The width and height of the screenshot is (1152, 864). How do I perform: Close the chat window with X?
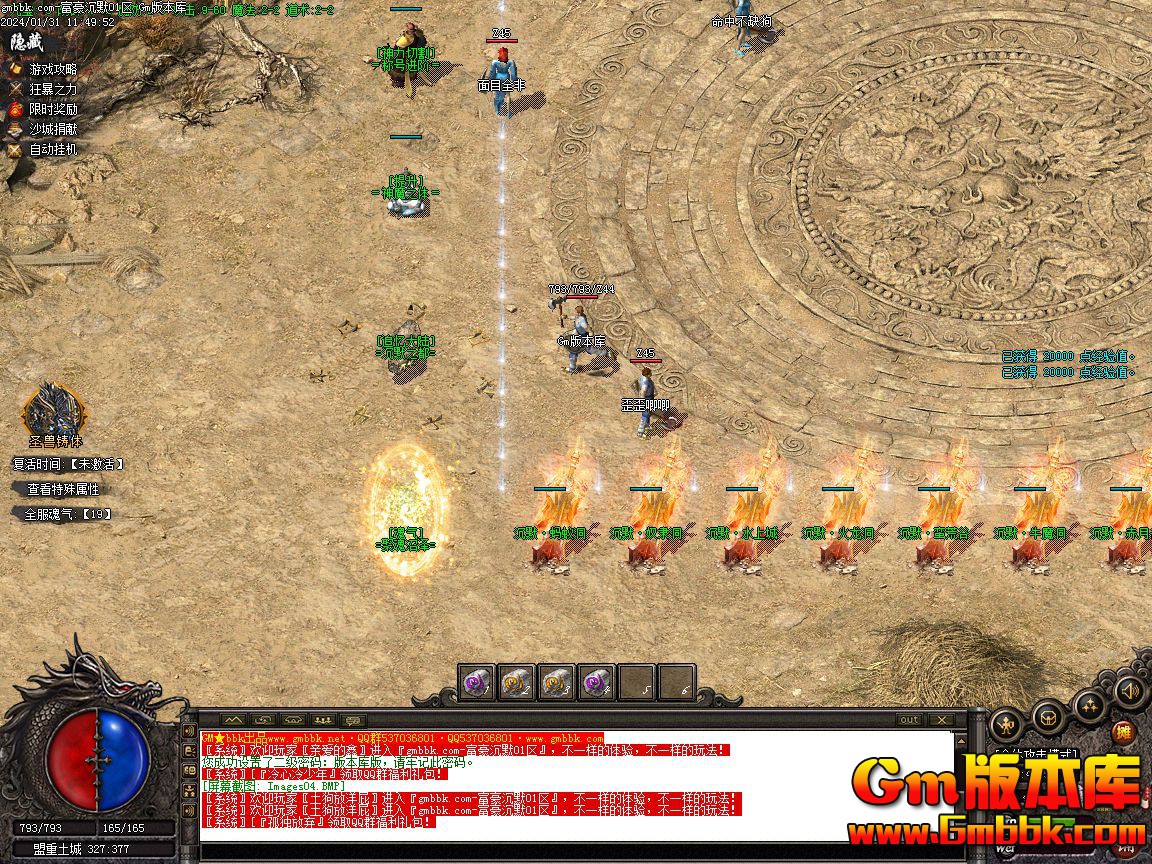(941, 719)
